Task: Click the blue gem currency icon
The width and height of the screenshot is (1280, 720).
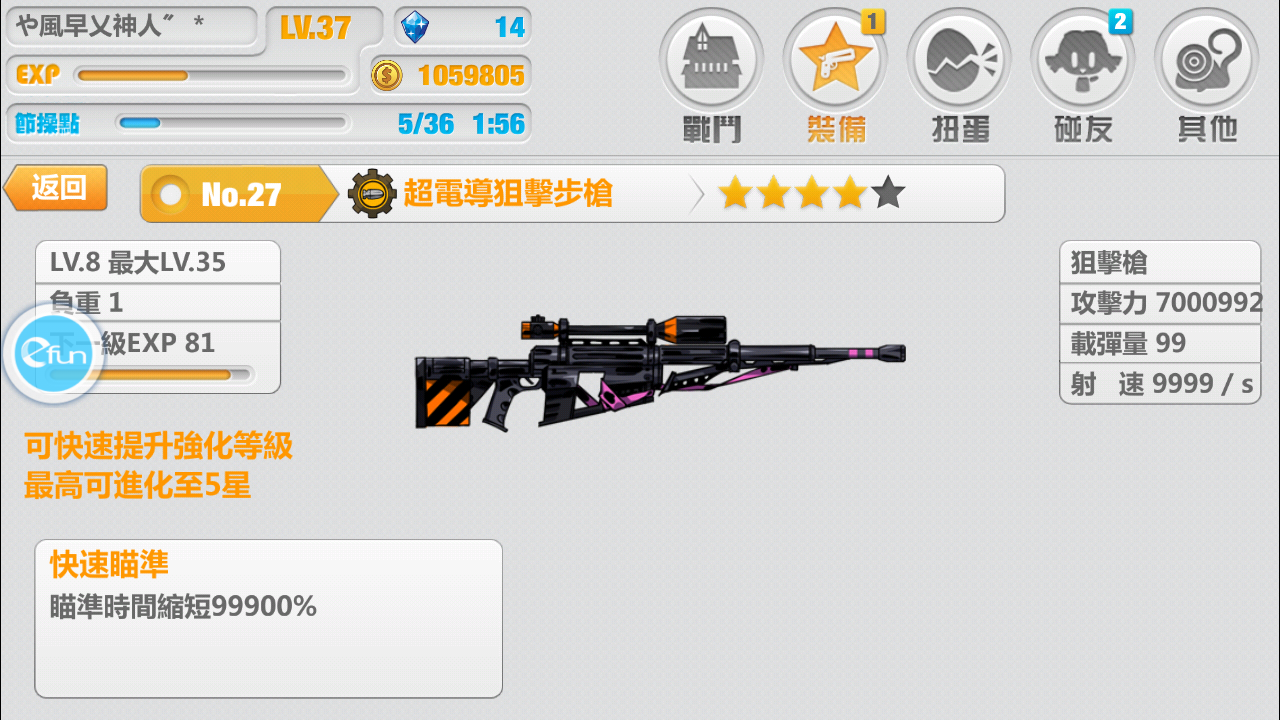Action: tap(414, 27)
